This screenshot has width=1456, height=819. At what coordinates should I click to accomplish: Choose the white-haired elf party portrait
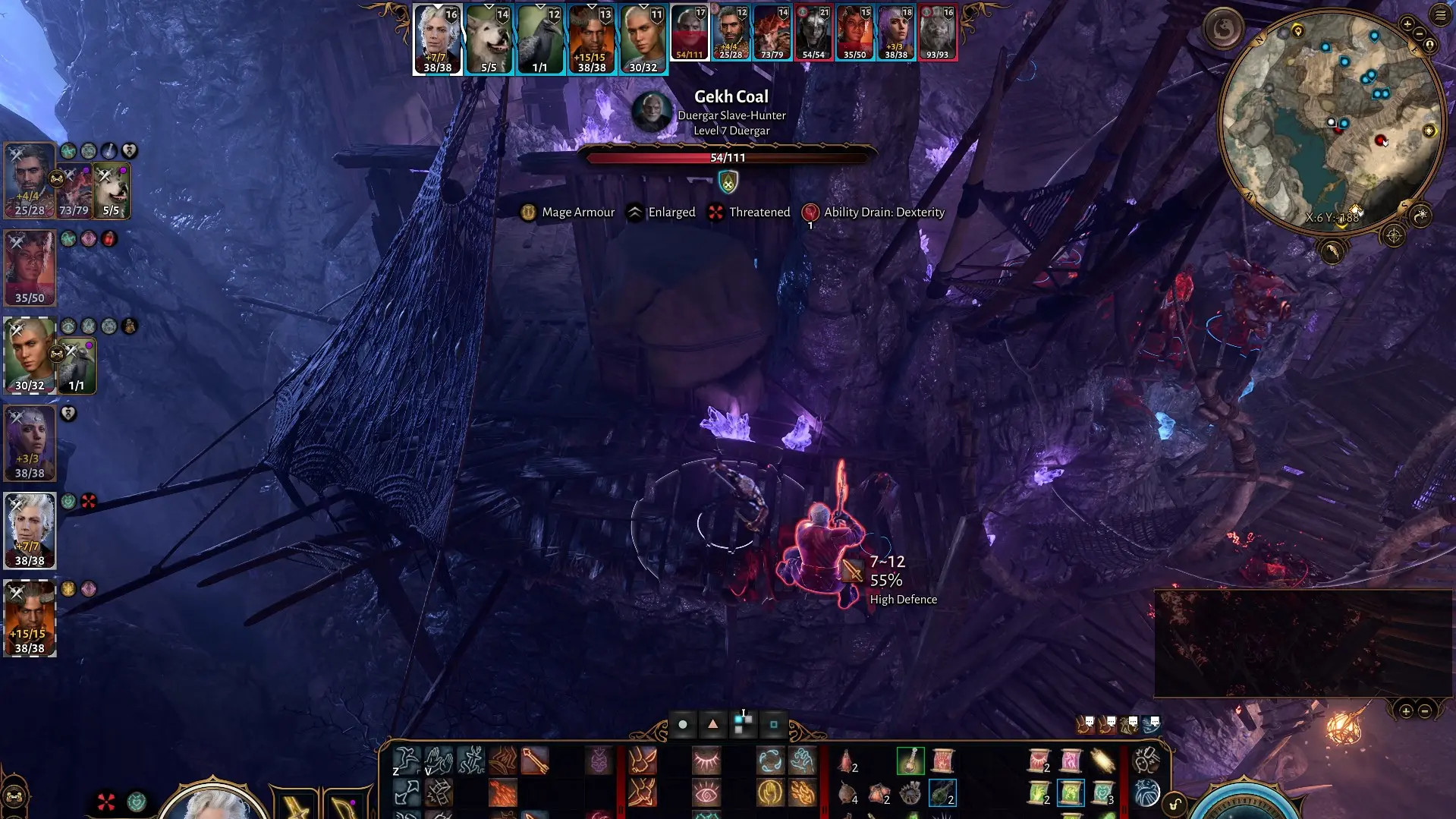coord(30,530)
